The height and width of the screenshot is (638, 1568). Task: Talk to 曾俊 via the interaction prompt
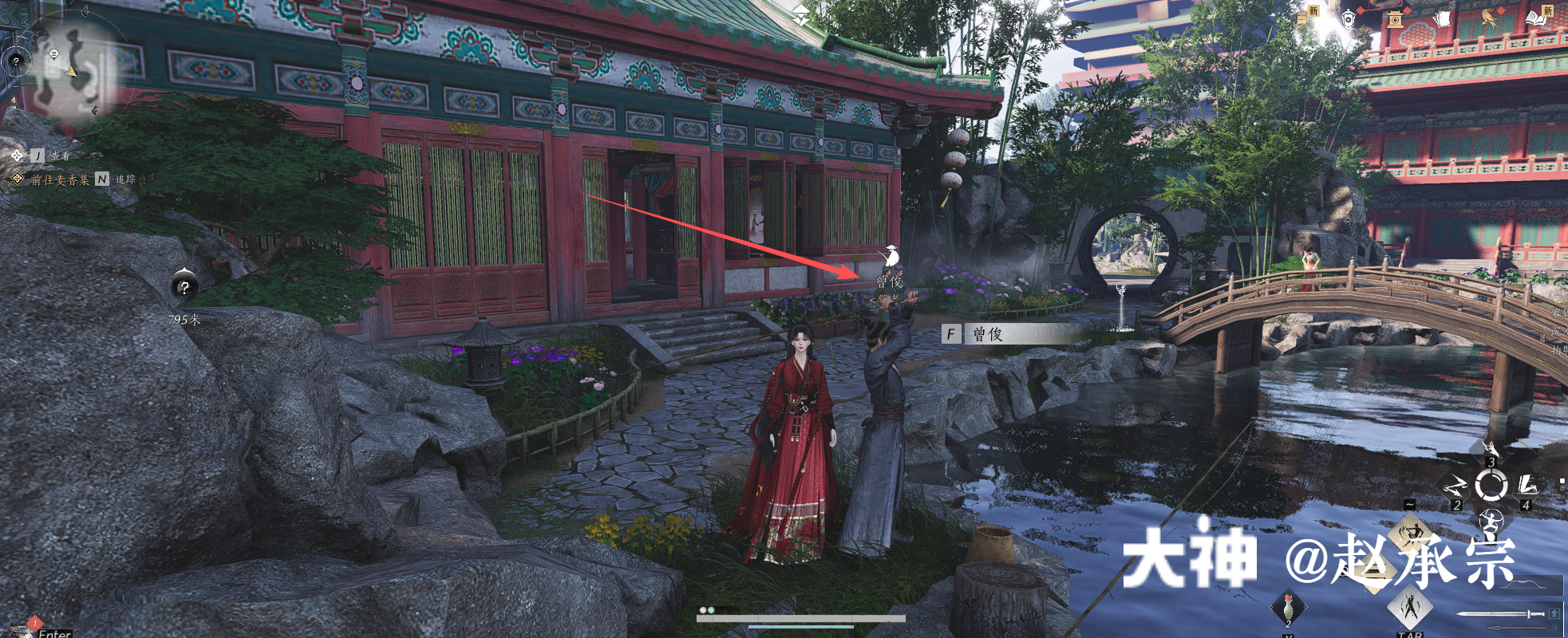(x=951, y=334)
